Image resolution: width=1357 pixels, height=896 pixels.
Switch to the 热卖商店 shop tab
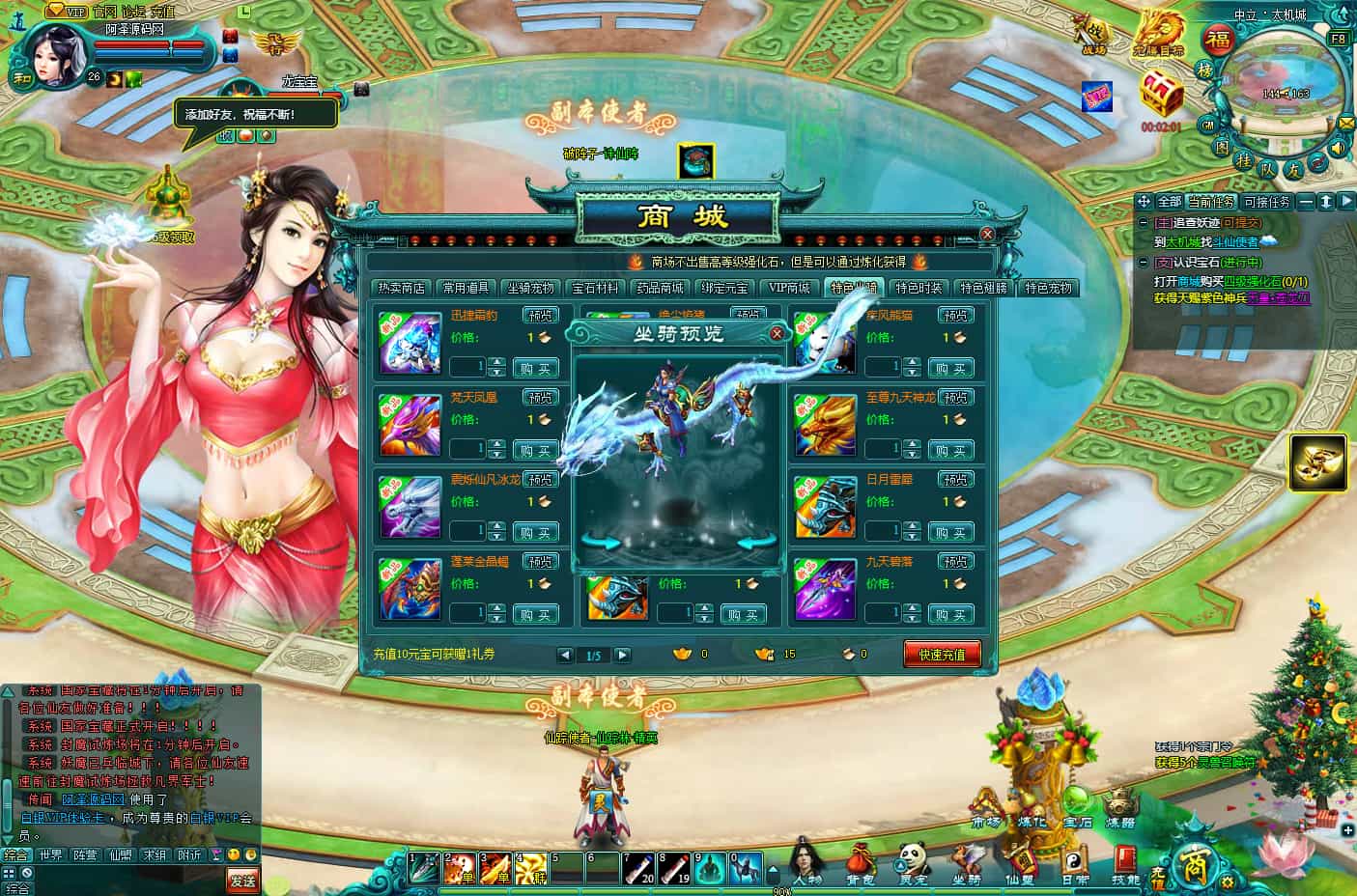tap(402, 288)
